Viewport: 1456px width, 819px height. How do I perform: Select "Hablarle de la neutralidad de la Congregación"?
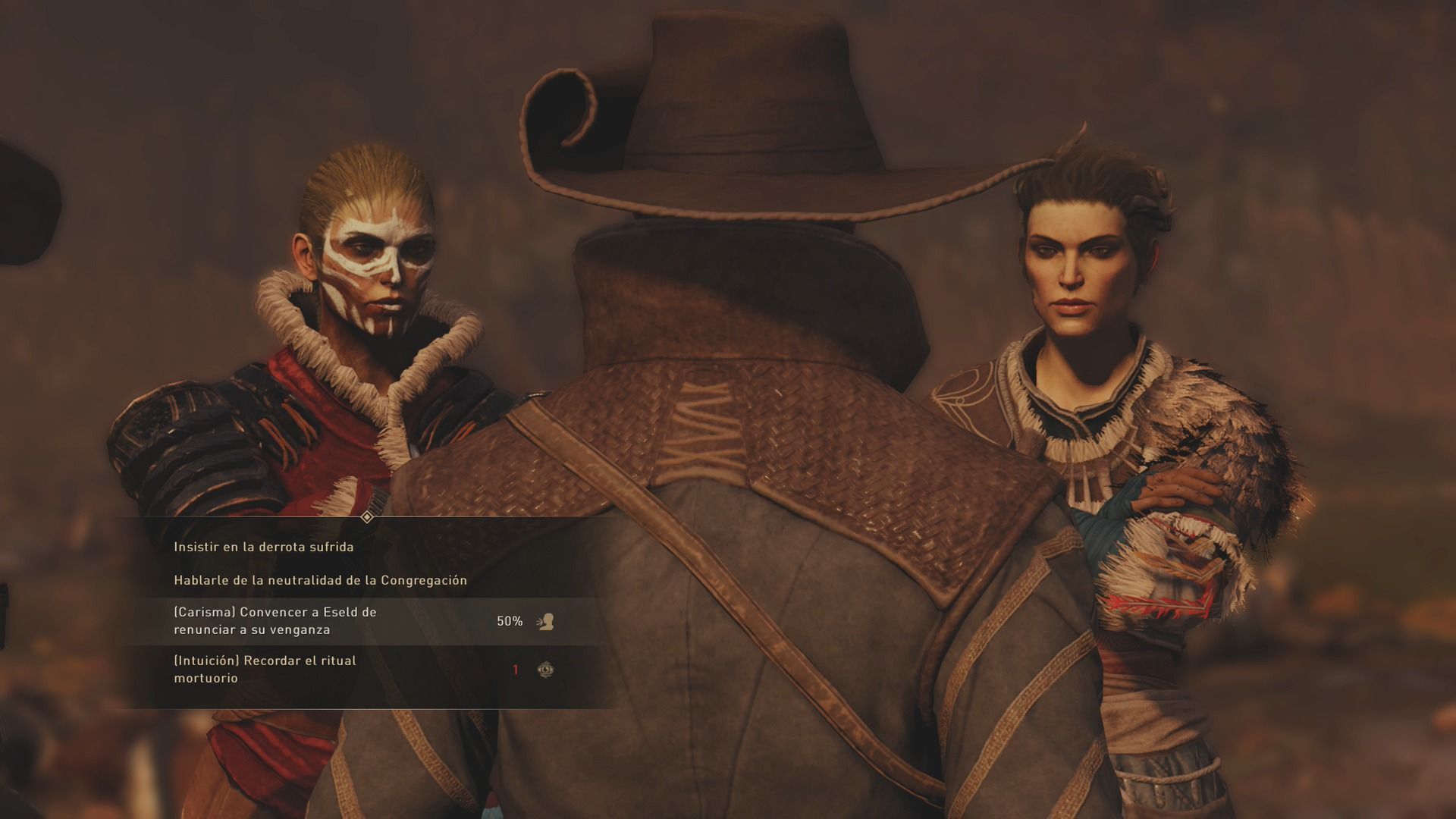(x=320, y=580)
